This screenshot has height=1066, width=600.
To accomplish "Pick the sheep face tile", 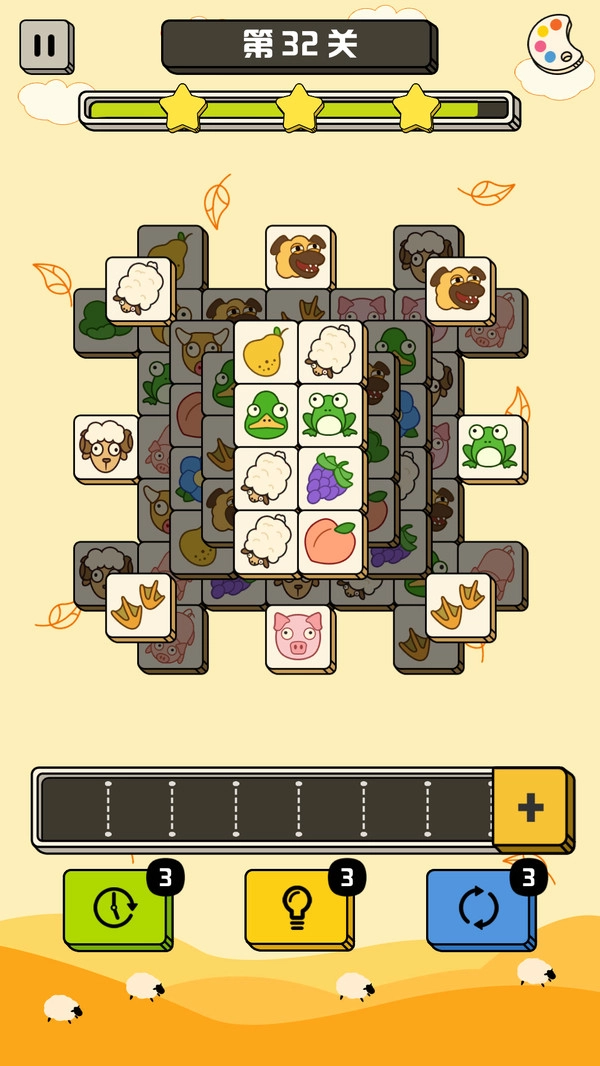I will [x=106, y=447].
